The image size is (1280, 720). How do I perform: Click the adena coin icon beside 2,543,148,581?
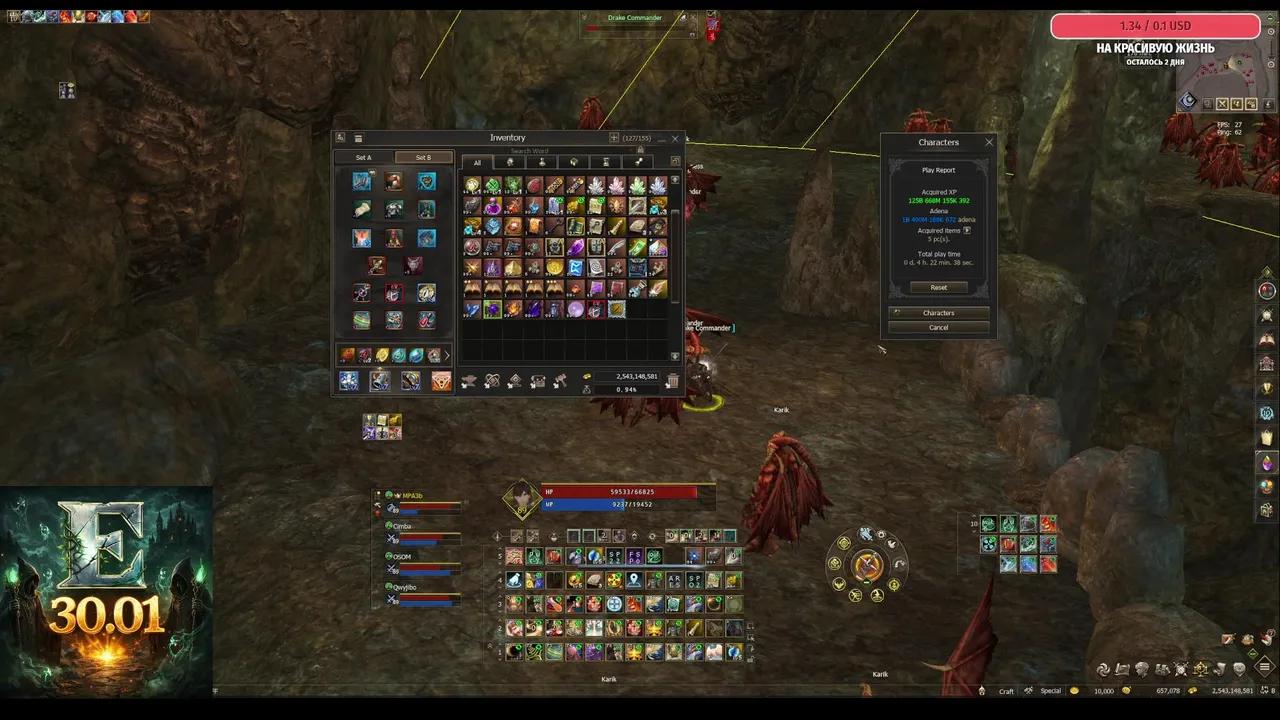click(586, 377)
